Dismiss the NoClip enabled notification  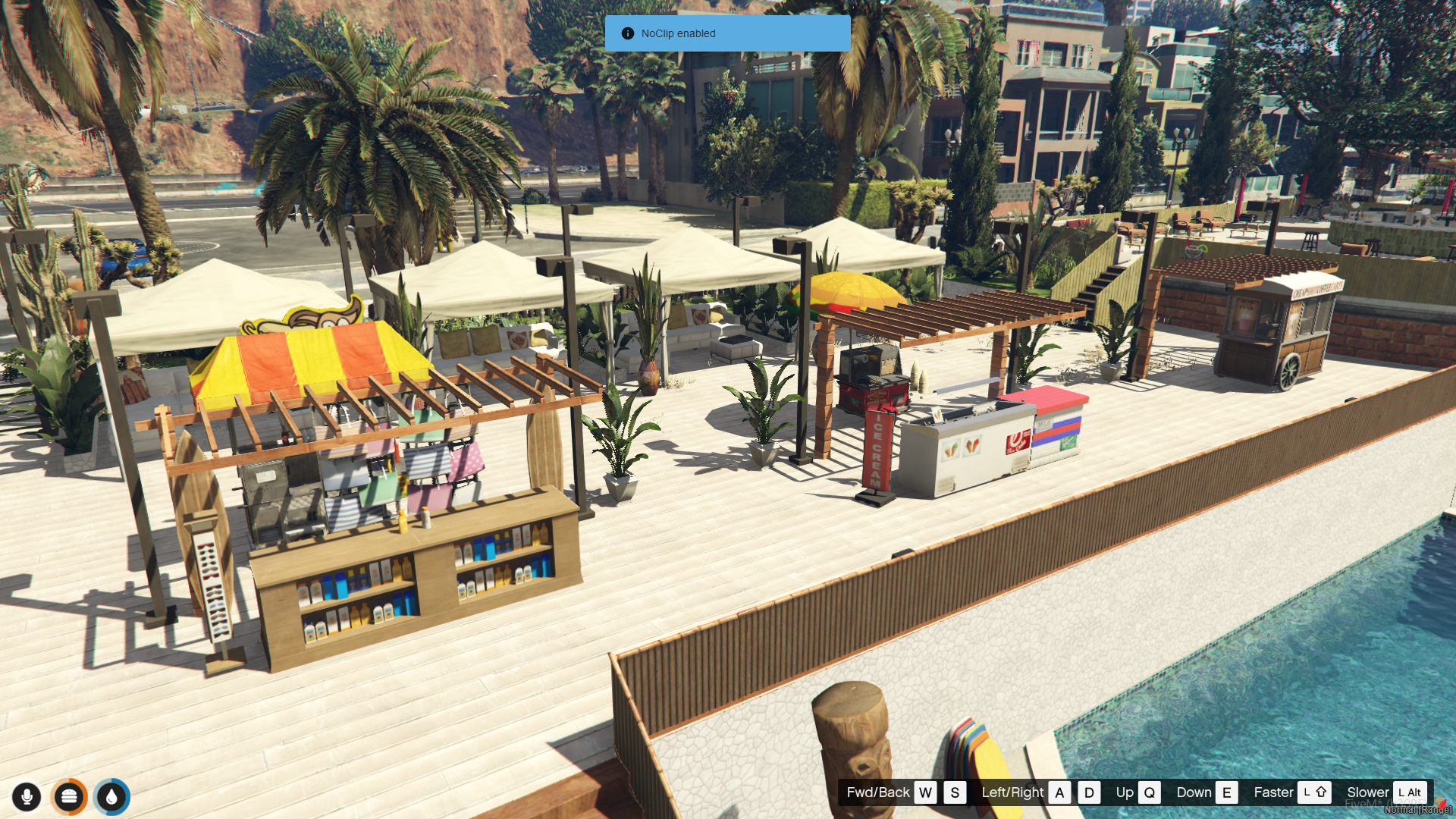(x=726, y=33)
